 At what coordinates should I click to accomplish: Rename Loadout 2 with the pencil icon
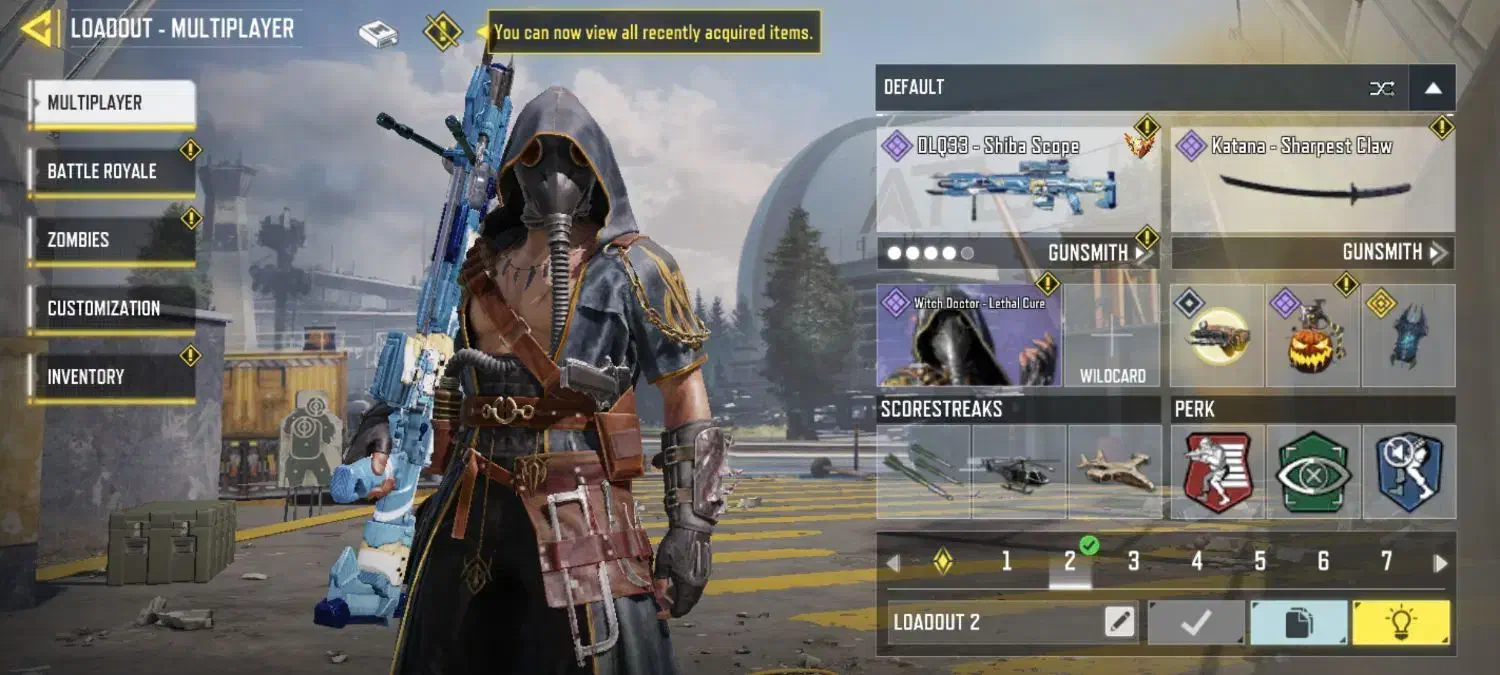click(1120, 623)
